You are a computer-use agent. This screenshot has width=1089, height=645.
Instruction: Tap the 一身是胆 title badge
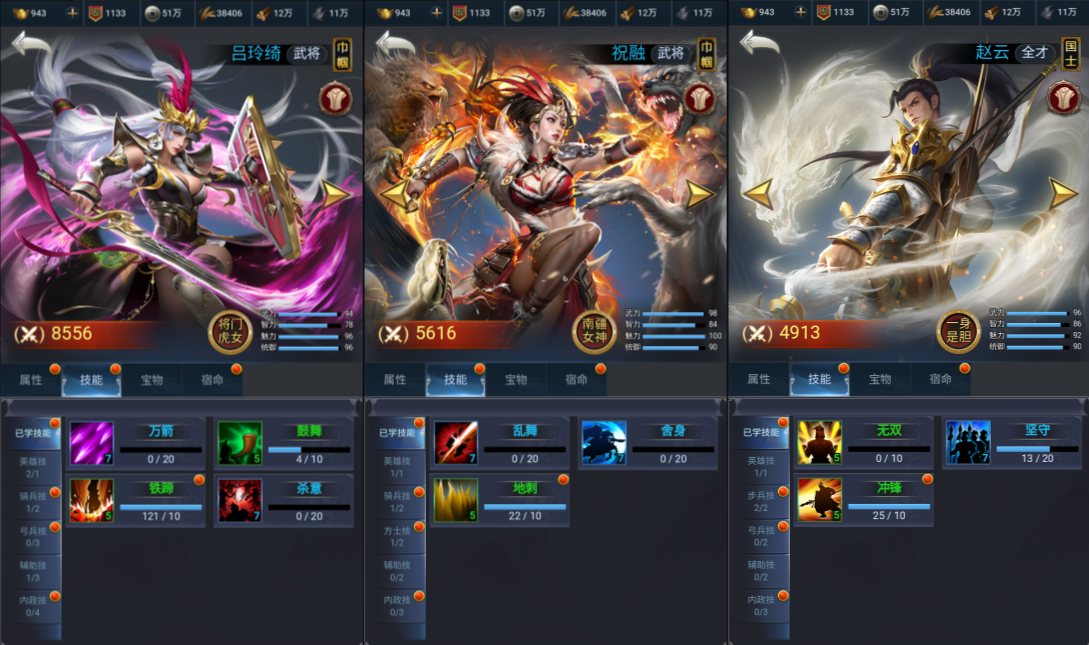tap(957, 330)
